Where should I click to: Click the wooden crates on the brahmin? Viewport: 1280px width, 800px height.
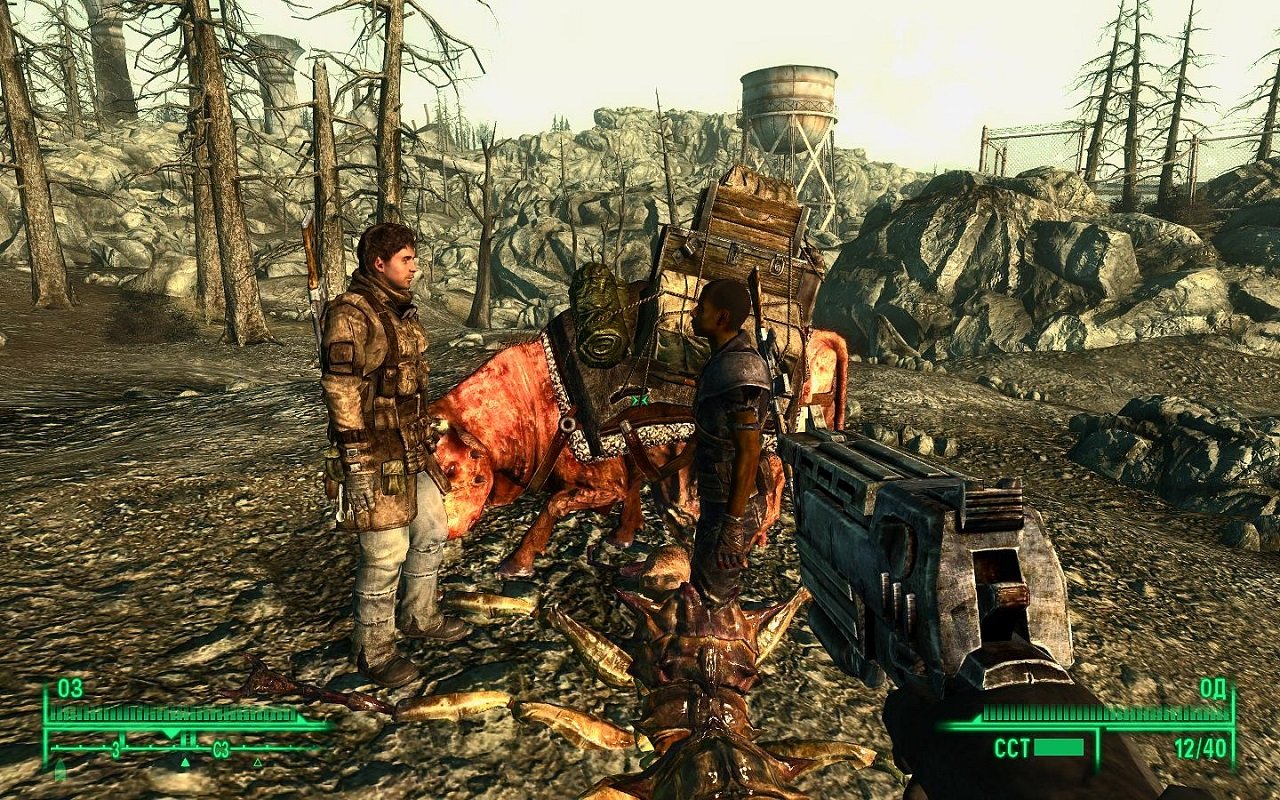pos(745,230)
